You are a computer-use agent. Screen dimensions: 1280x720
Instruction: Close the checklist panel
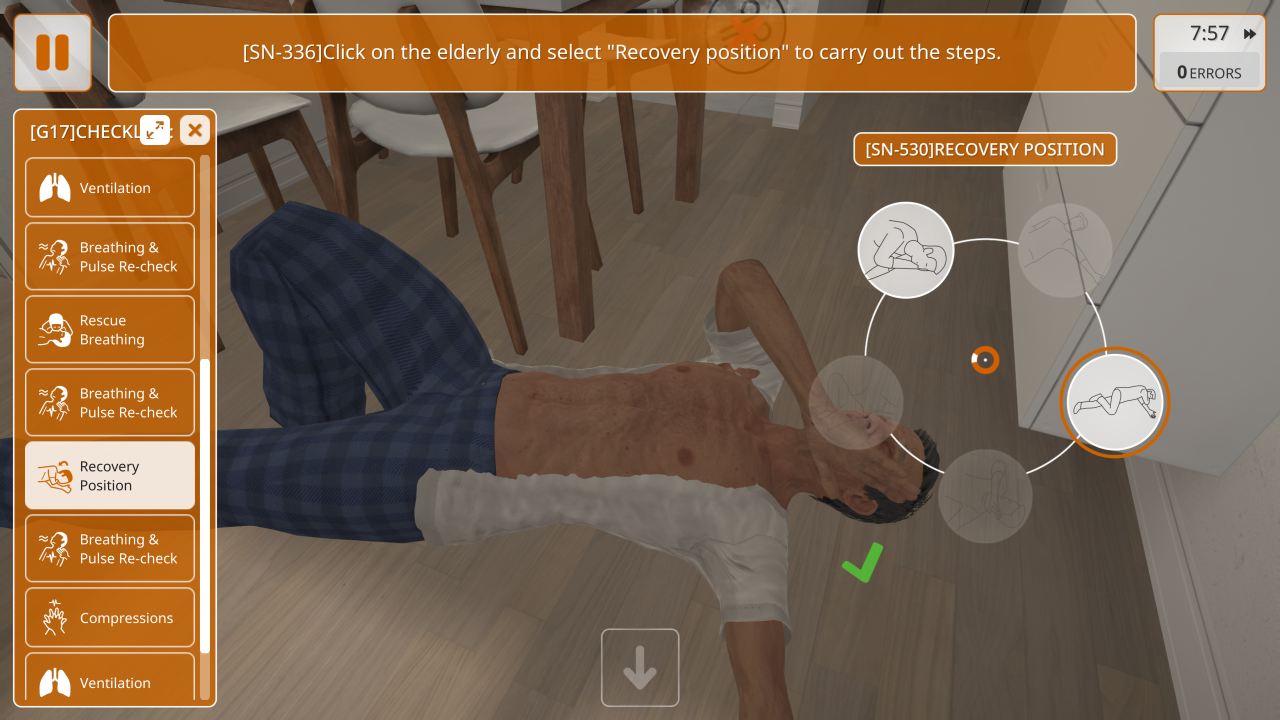click(x=195, y=130)
